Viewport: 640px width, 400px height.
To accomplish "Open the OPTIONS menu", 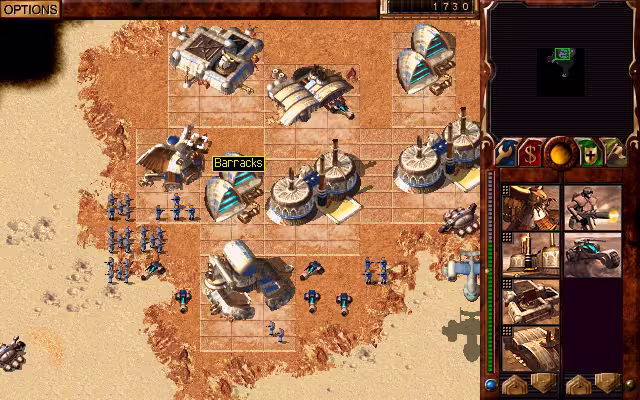I will pyautogui.click(x=30, y=8).
